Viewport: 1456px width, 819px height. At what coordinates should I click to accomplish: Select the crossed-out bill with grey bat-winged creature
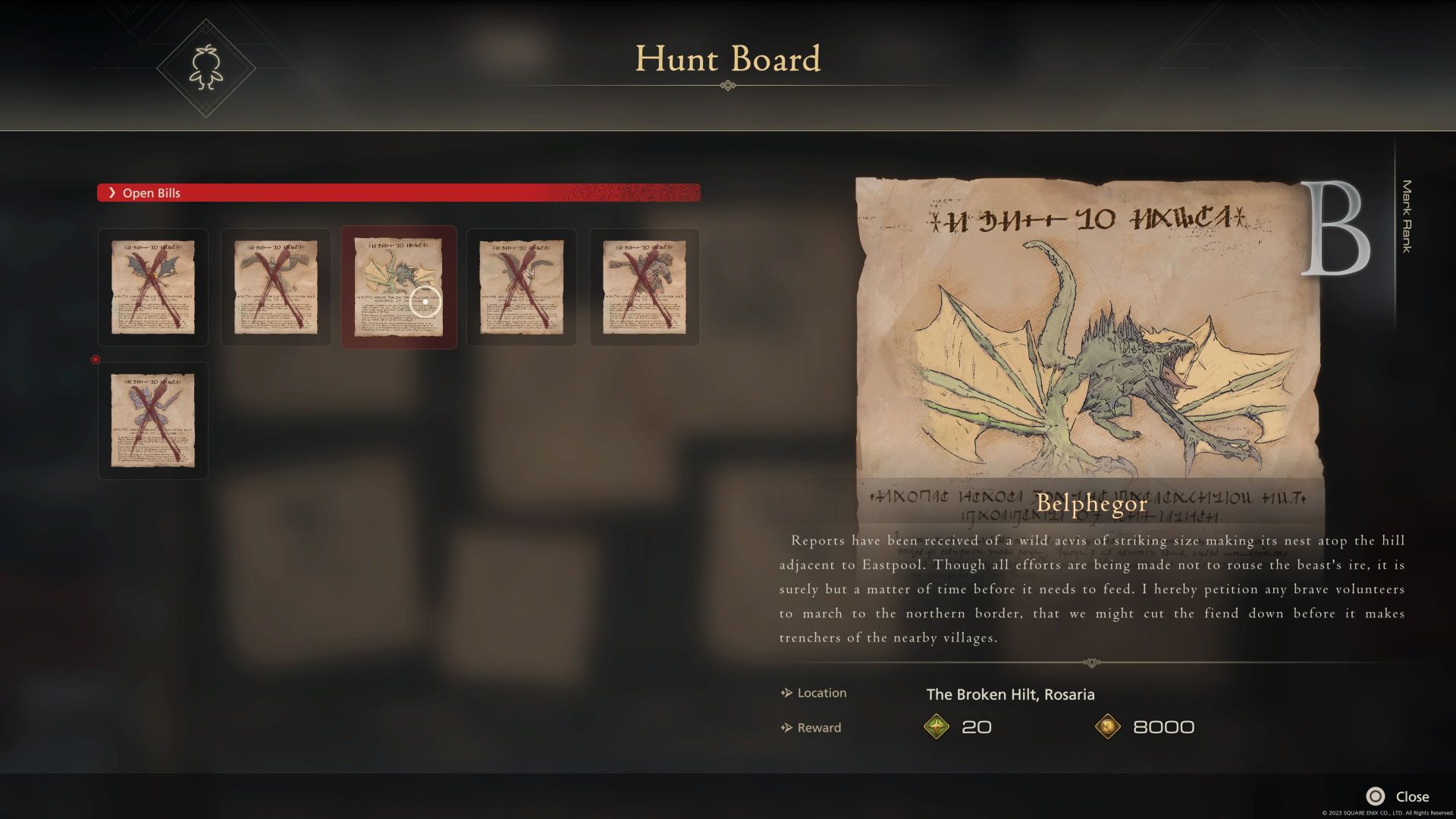click(x=153, y=287)
